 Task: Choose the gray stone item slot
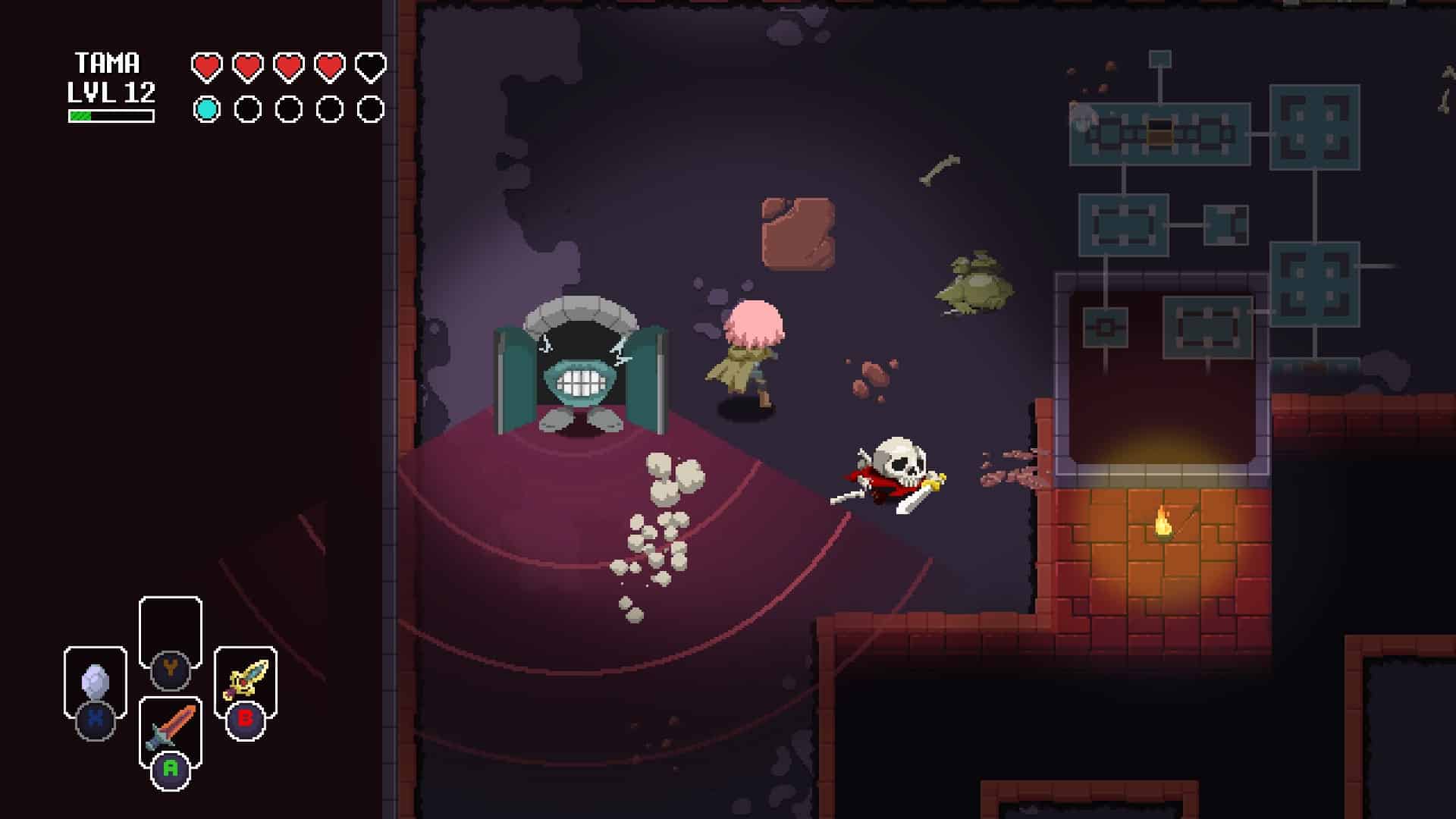96,682
